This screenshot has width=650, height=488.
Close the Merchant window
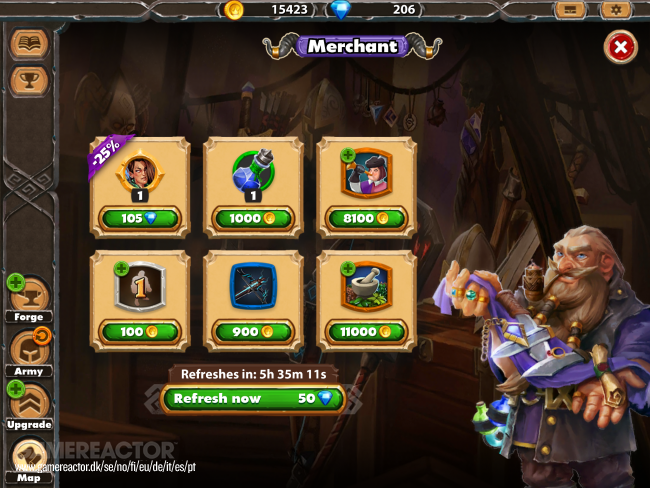pos(620,47)
